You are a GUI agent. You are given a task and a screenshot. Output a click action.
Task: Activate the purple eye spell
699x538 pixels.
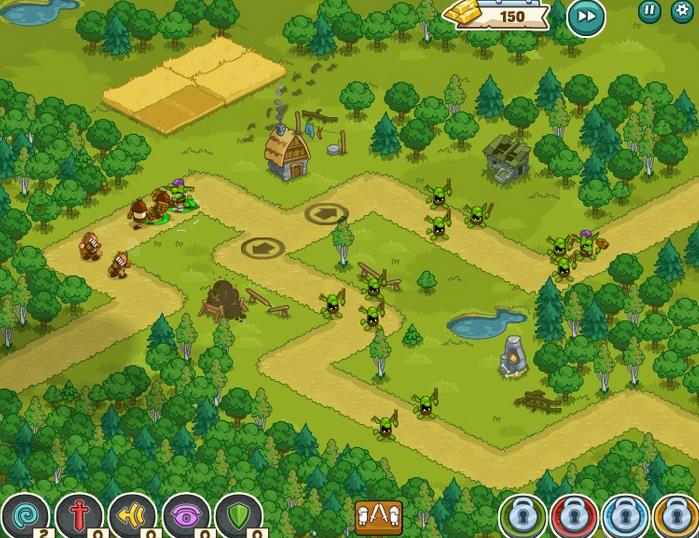coord(186,516)
